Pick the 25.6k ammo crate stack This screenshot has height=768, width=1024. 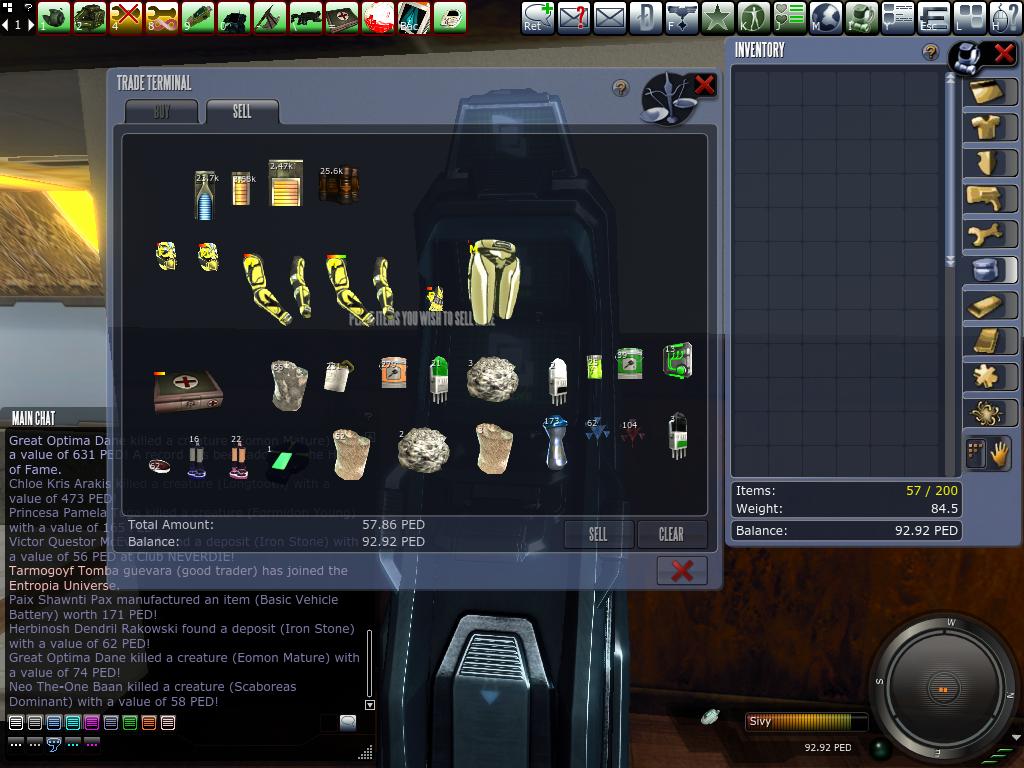[338, 184]
